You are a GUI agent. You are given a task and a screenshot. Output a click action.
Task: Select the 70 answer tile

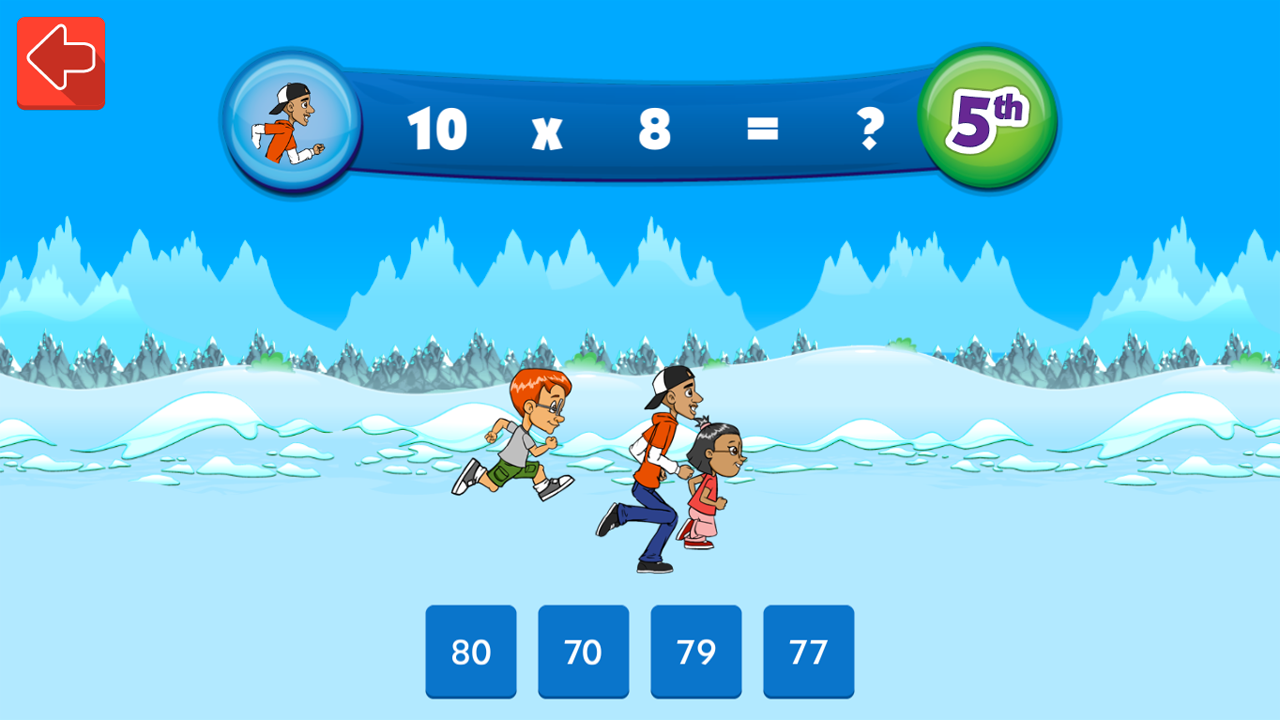pos(583,652)
